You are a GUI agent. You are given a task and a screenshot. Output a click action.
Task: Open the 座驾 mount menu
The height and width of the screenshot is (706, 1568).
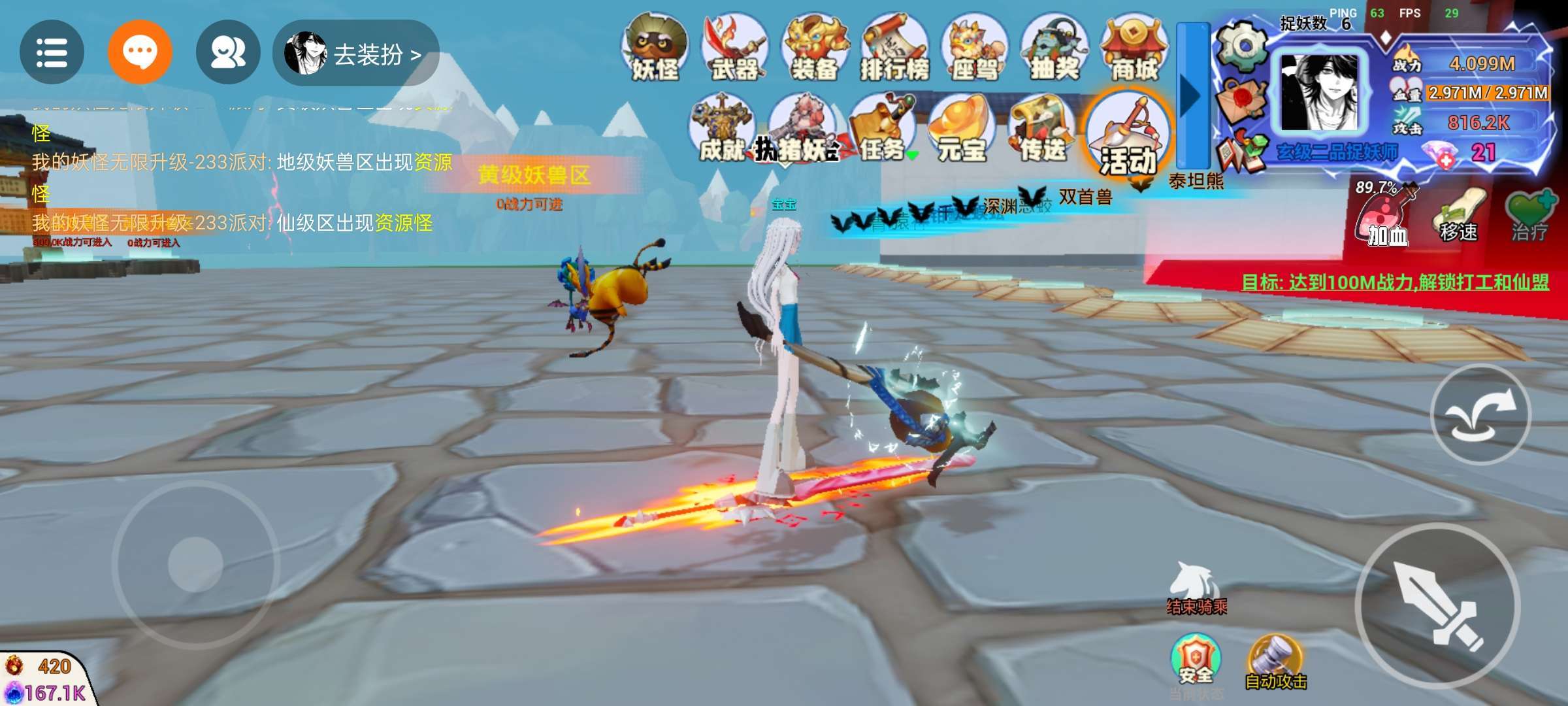click(x=974, y=48)
